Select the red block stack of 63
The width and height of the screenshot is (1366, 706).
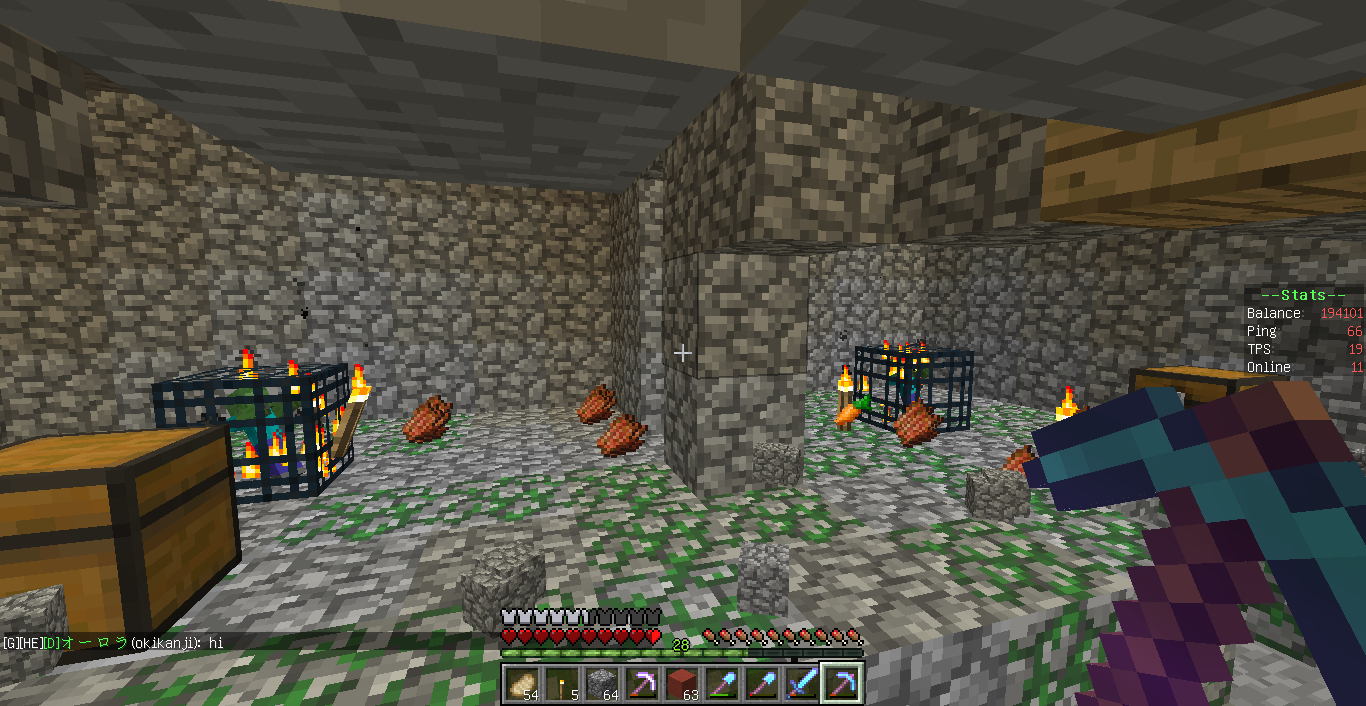click(x=682, y=683)
